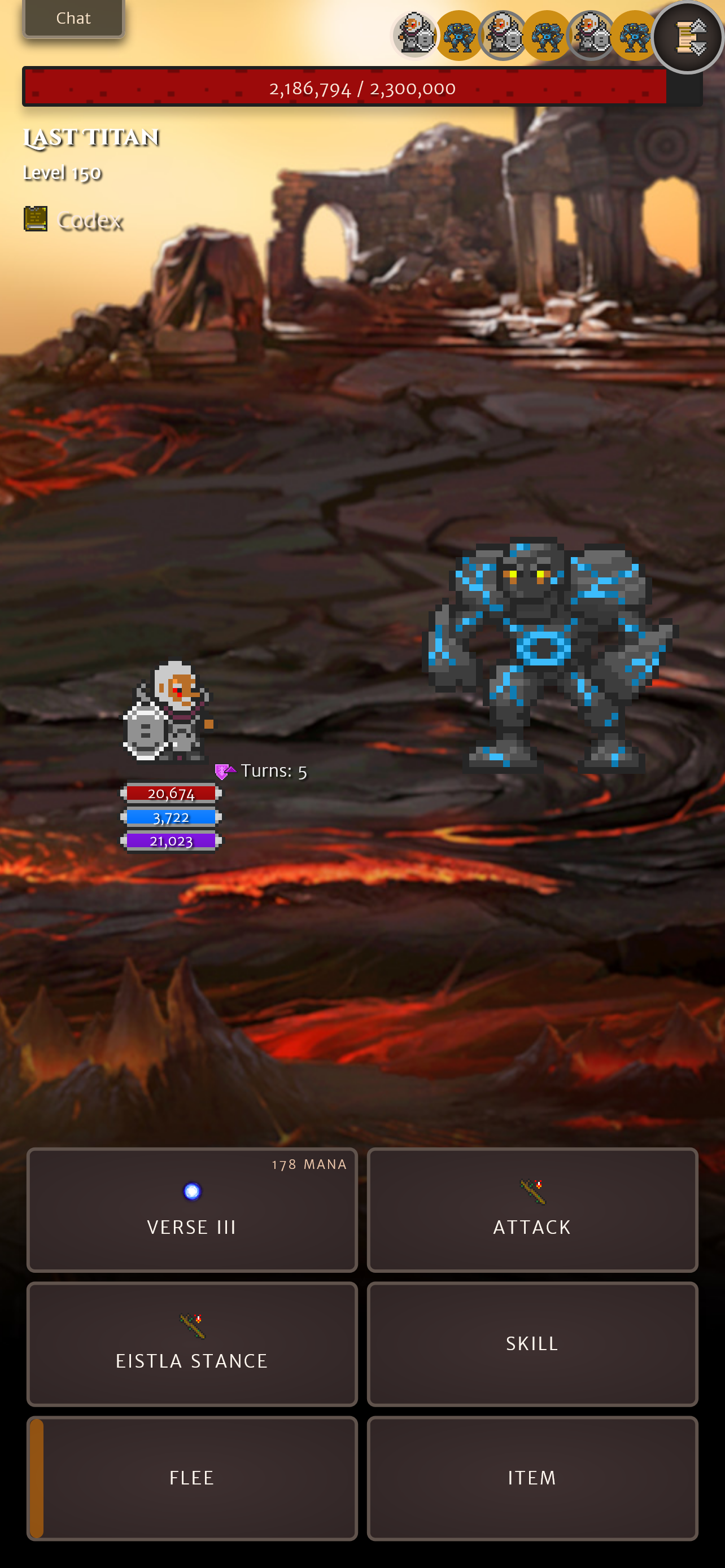The height and width of the screenshot is (1568, 725).
Task: Attempt to Flee the battle
Action: coord(191,1477)
